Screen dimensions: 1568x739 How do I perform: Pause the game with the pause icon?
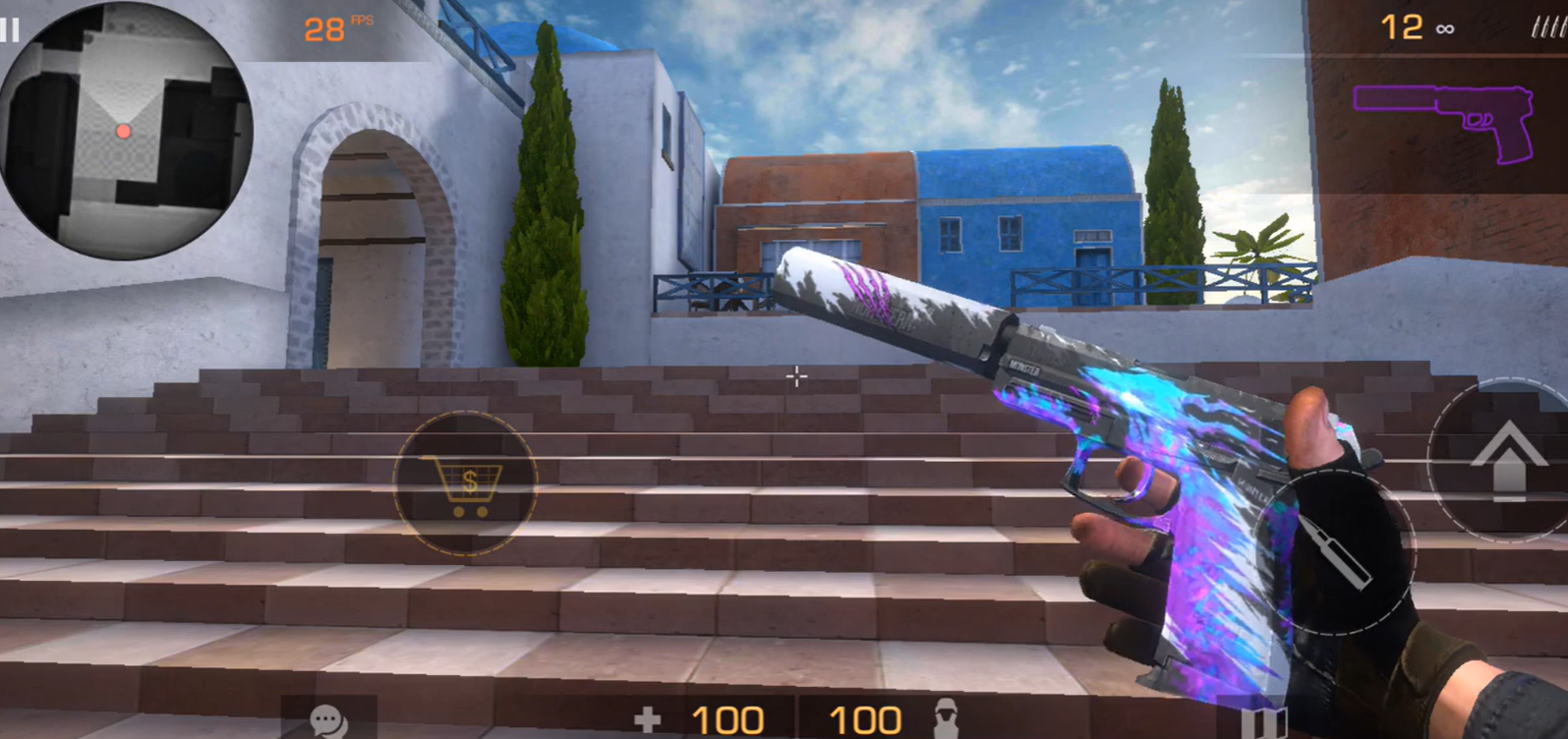(x=10, y=28)
